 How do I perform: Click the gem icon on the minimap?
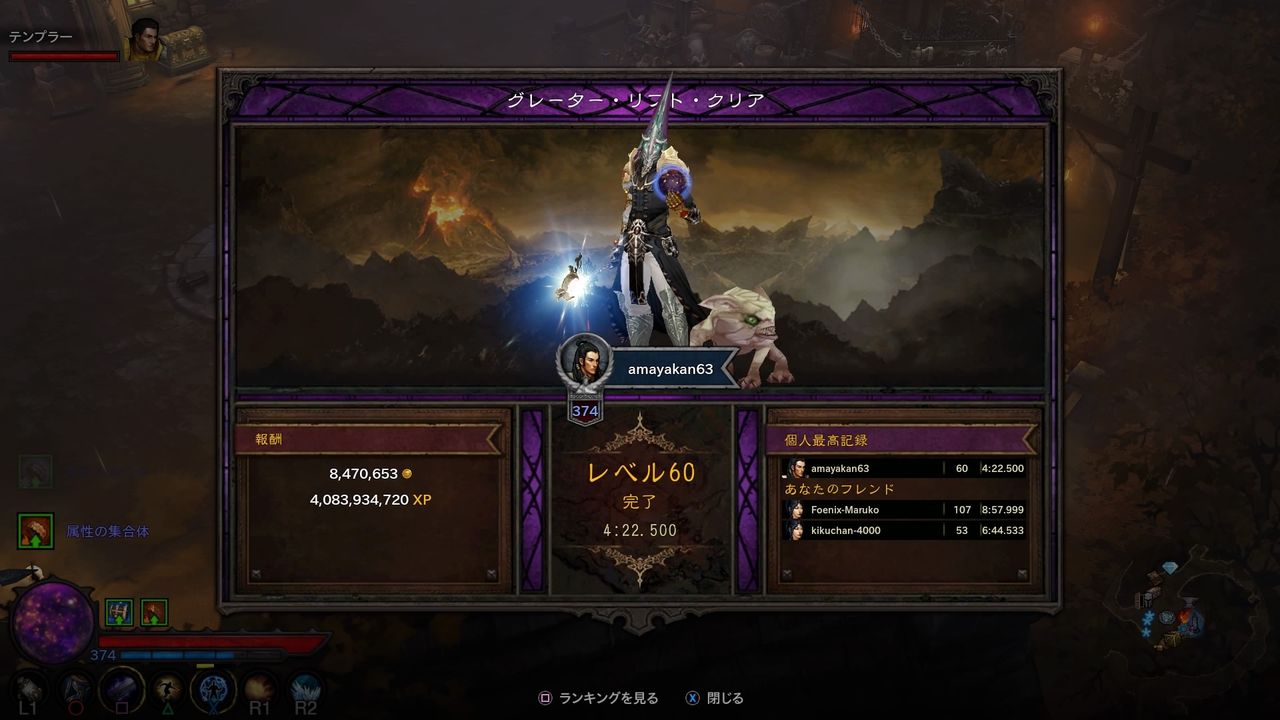coord(1170,566)
